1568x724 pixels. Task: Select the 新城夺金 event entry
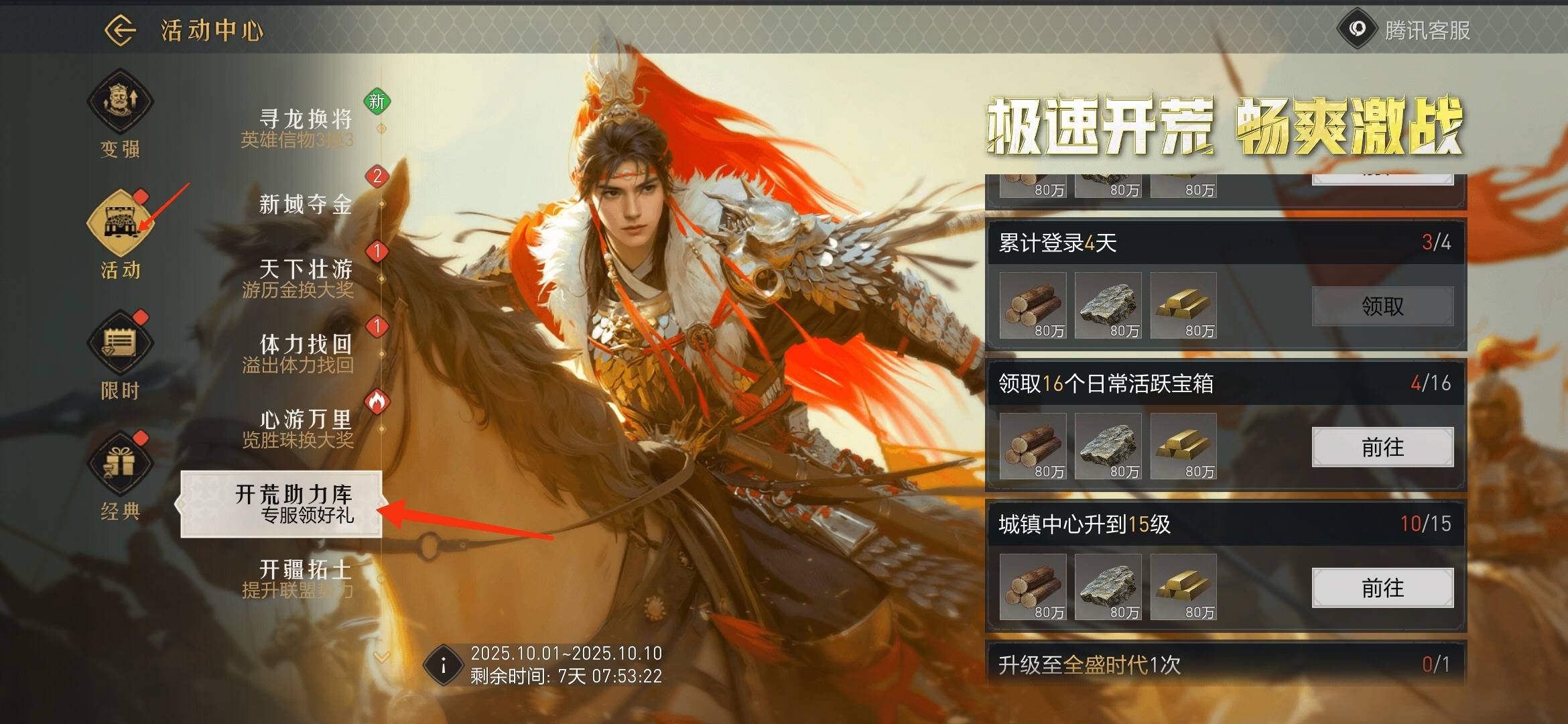coord(305,204)
